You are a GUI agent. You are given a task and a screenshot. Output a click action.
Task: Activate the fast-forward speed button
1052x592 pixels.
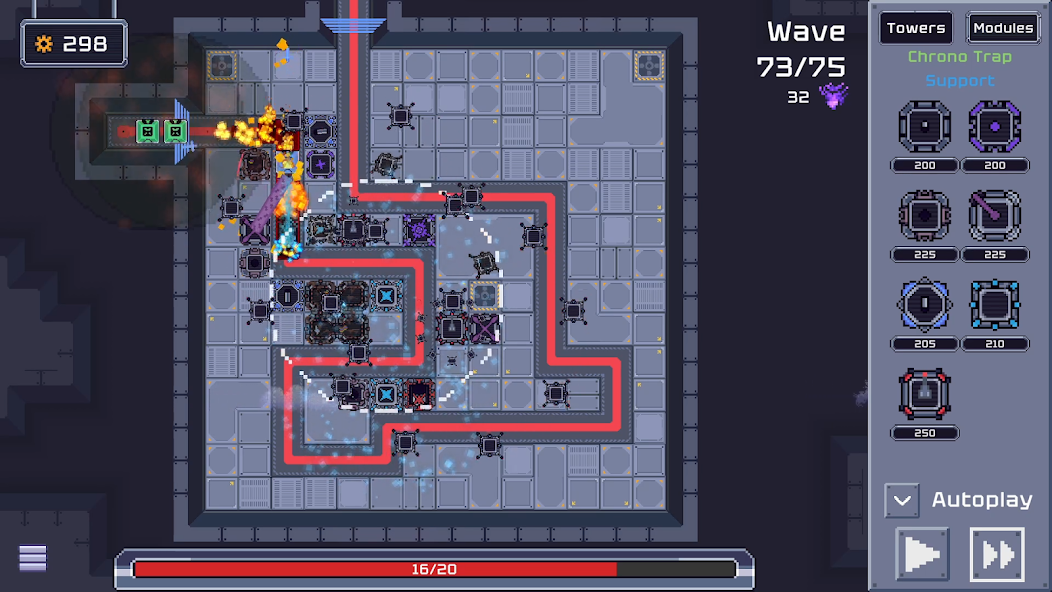[x=997, y=554]
